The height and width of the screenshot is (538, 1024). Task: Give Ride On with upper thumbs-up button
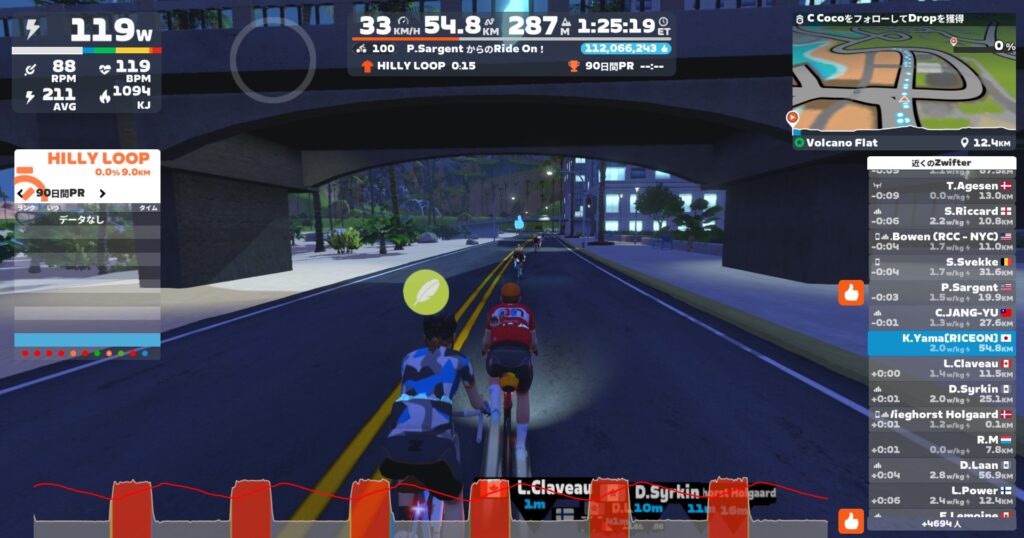[850, 293]
